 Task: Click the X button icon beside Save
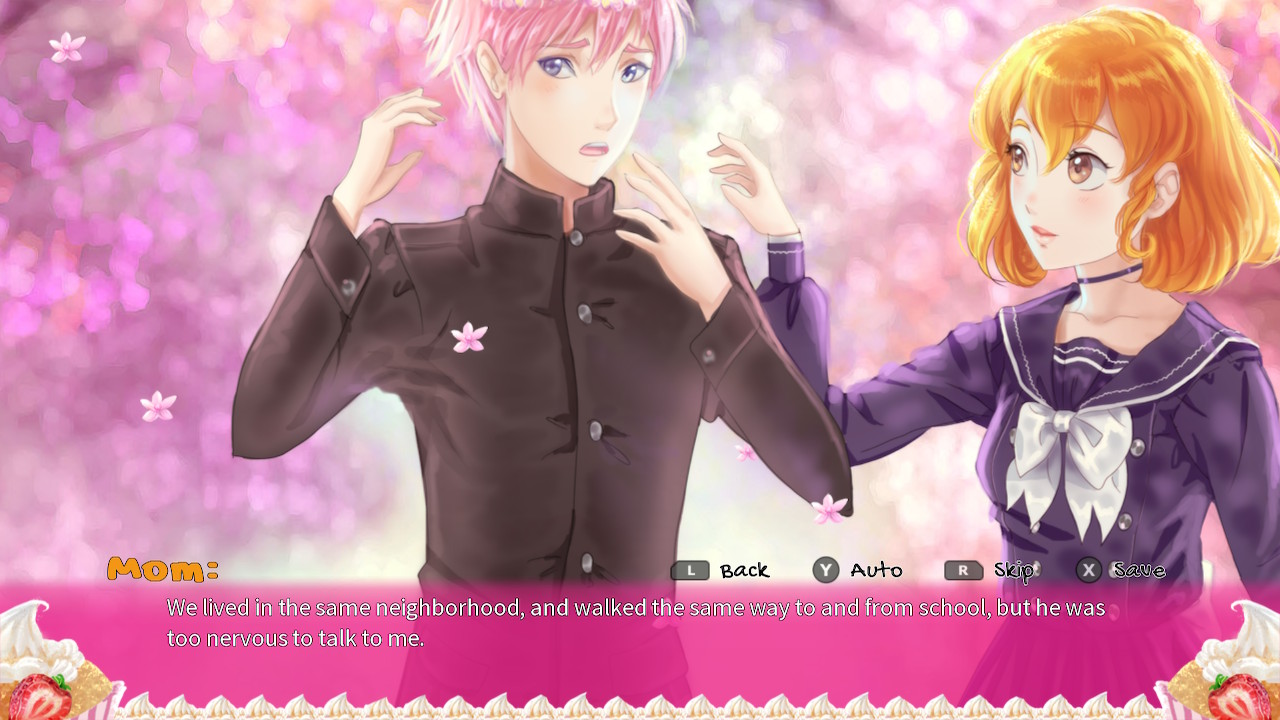[x=1090, y=570]
